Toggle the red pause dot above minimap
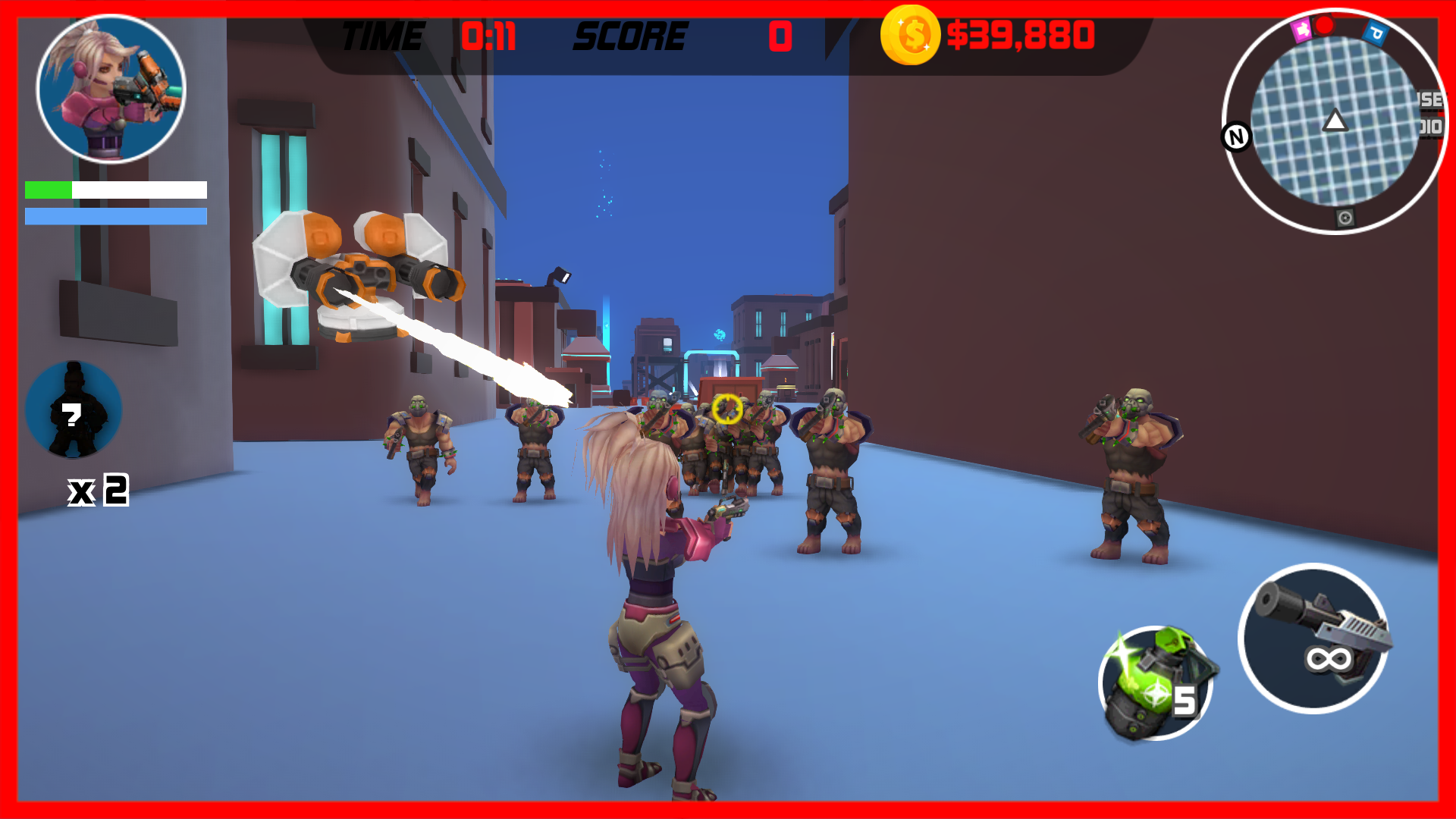The height and width of the screenshot is (819, 1456). pos(1325,27)
